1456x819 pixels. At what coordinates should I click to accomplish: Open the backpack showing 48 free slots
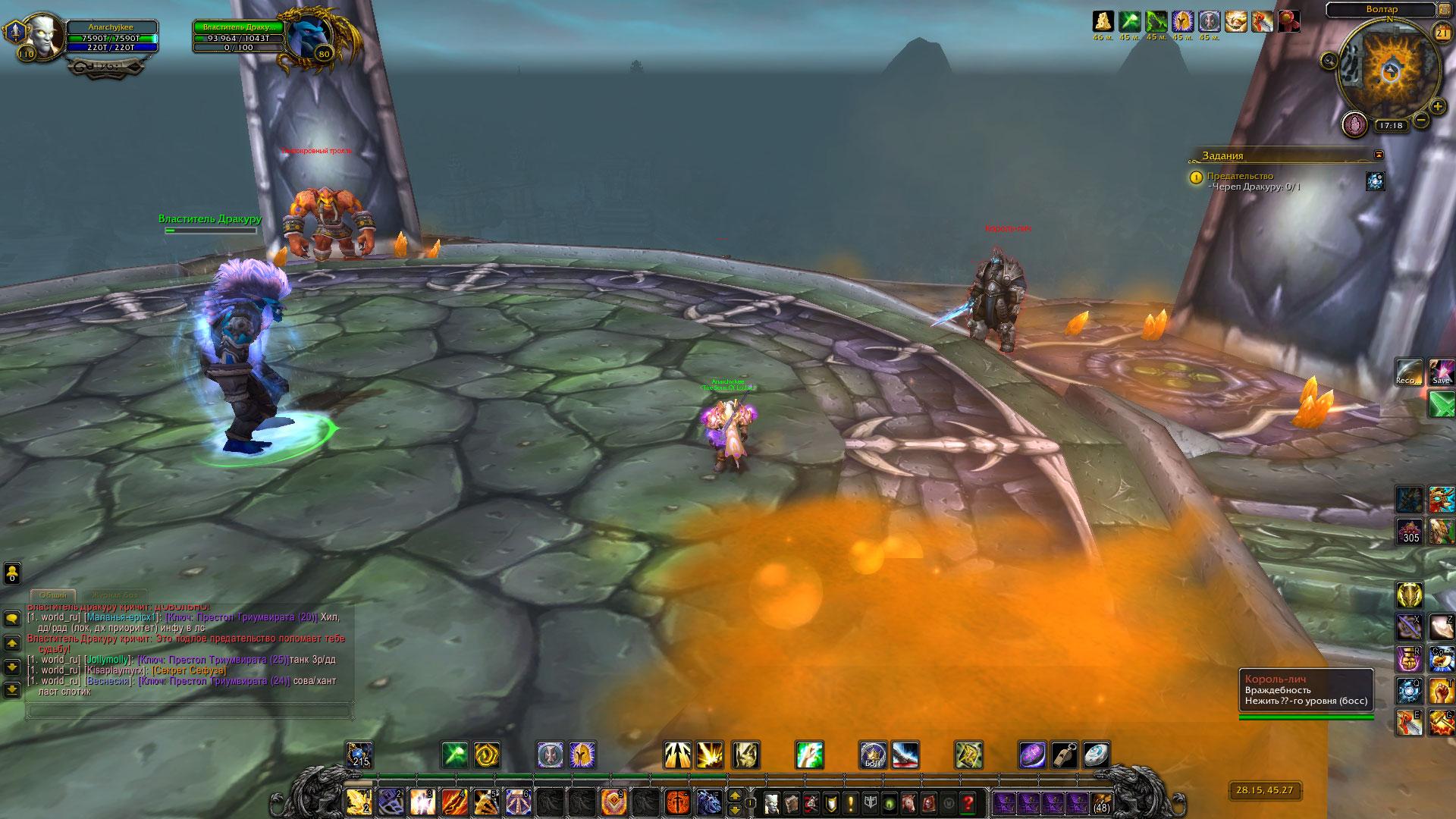click(1101, 802)
